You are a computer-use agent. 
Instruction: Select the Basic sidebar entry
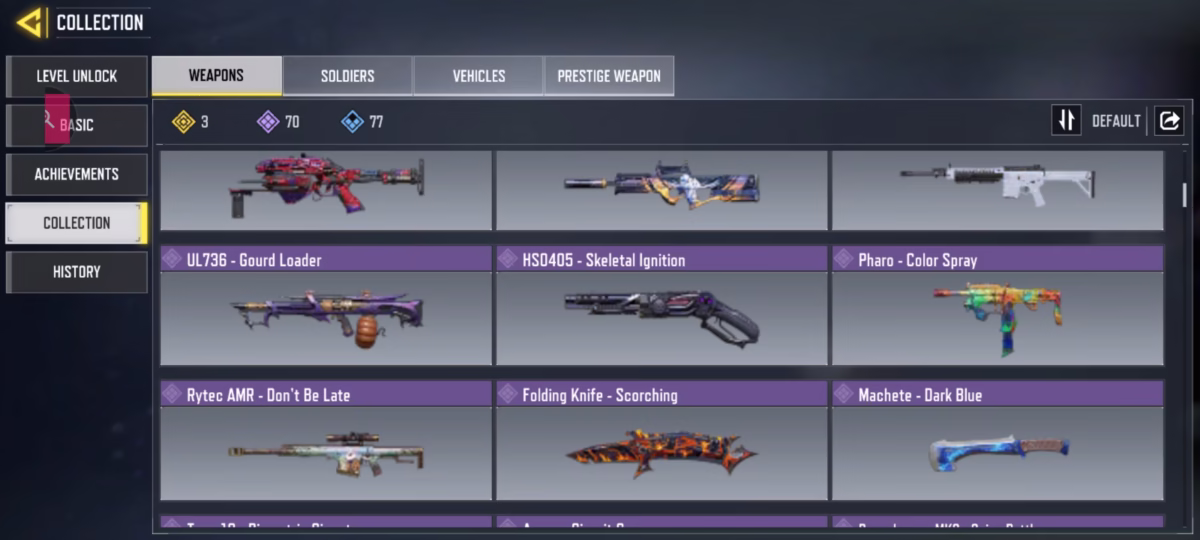tap(77, 125)
